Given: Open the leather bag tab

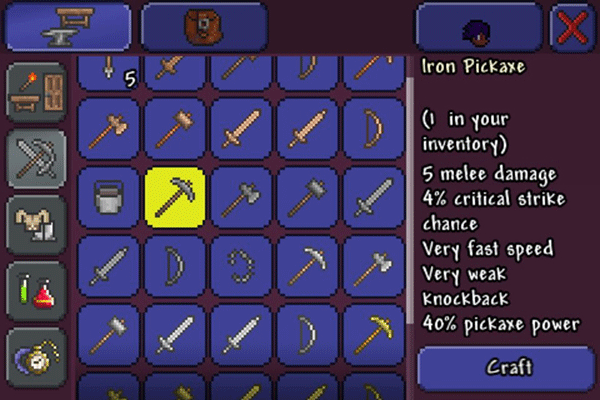Looking at the screenshot, I should point(204,27).
